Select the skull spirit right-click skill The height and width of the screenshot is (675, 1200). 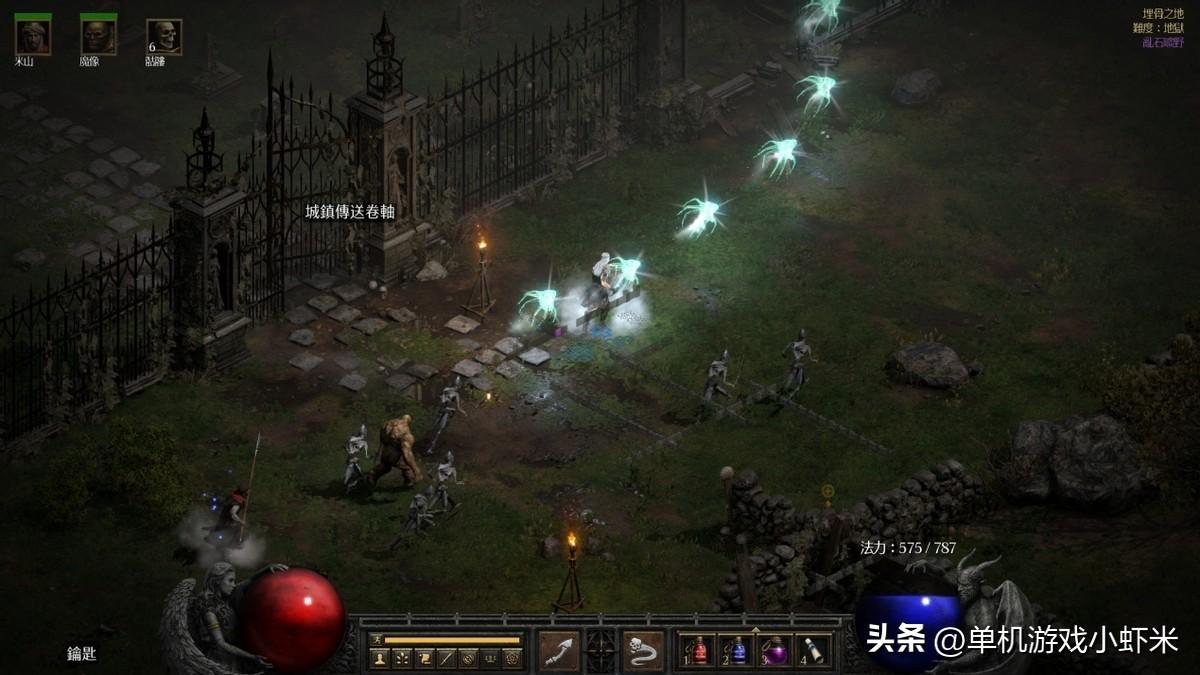point(643,651)
